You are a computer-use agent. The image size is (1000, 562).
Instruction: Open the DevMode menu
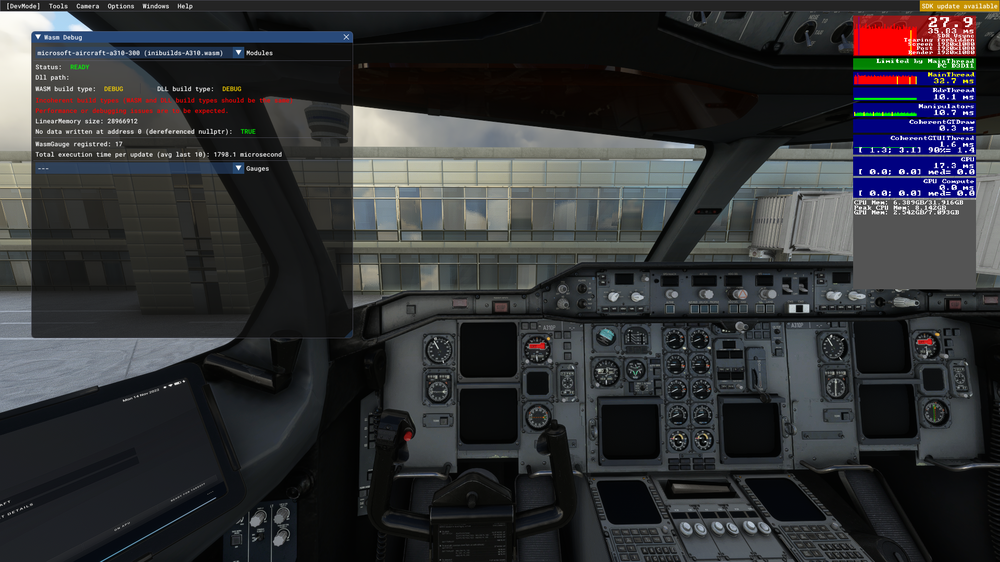22,6
